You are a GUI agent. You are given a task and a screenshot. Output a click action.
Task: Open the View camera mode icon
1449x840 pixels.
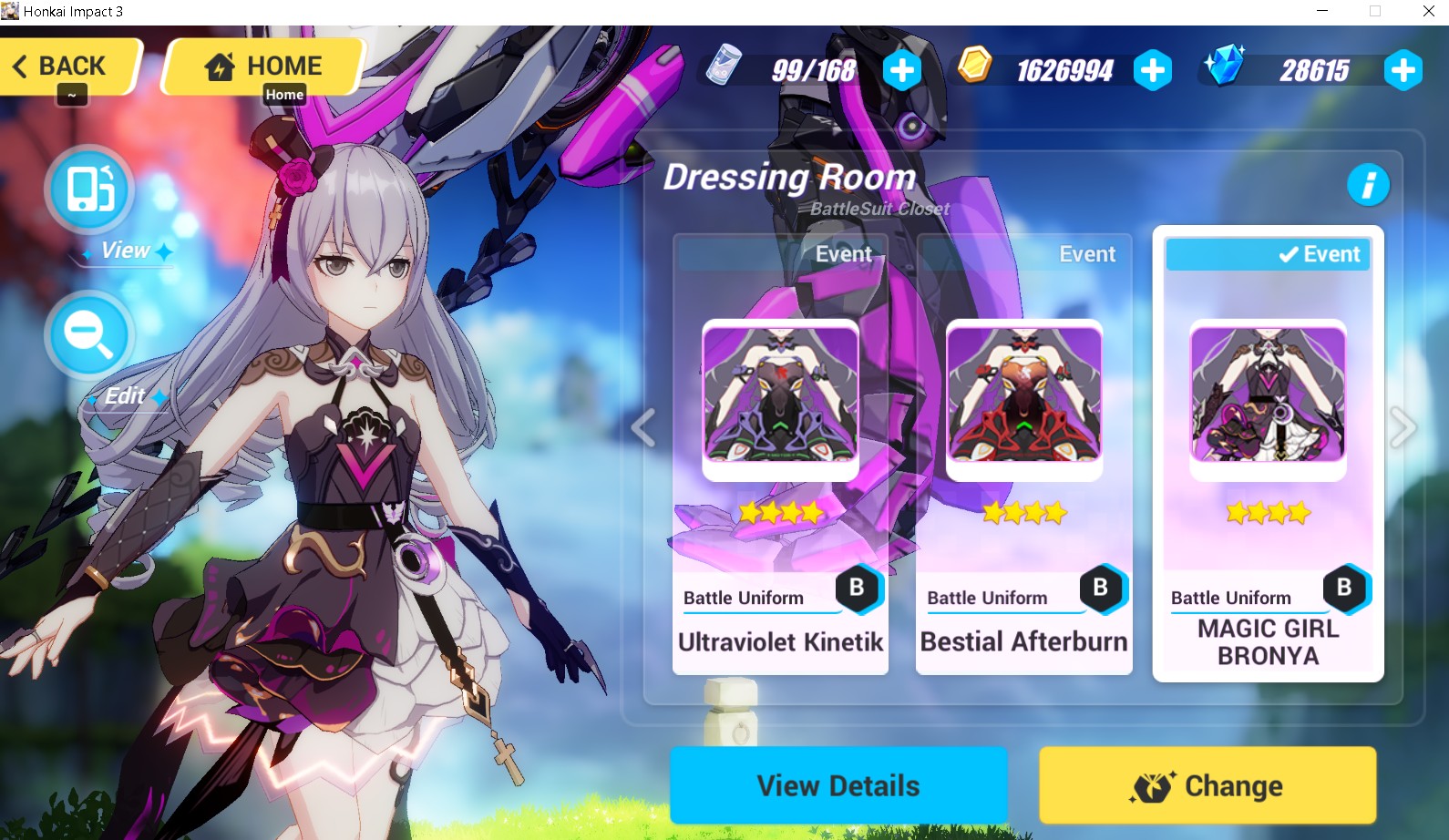tap(88, 190)
